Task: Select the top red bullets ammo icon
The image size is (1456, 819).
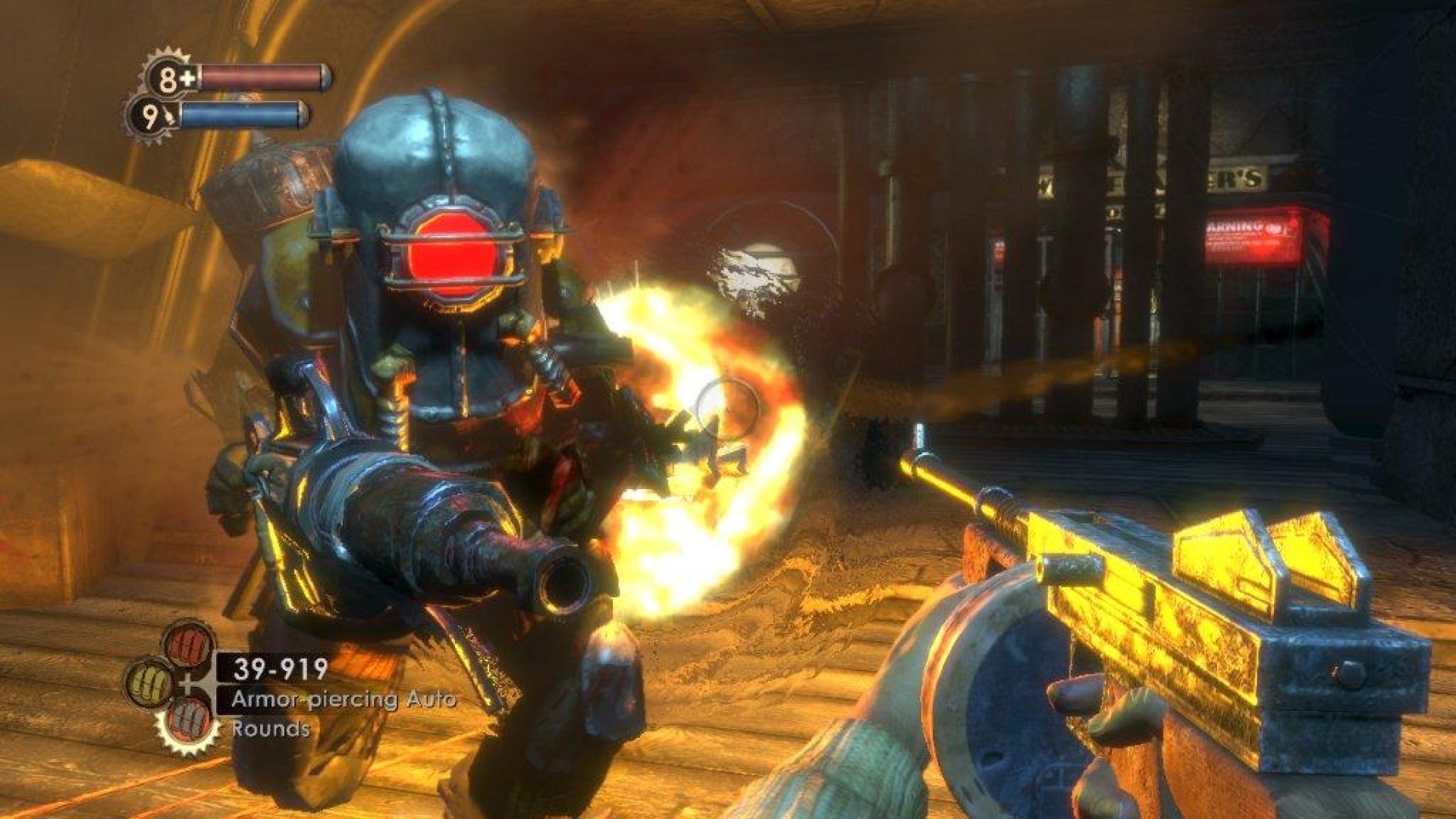Action: (x=187, y=645)
